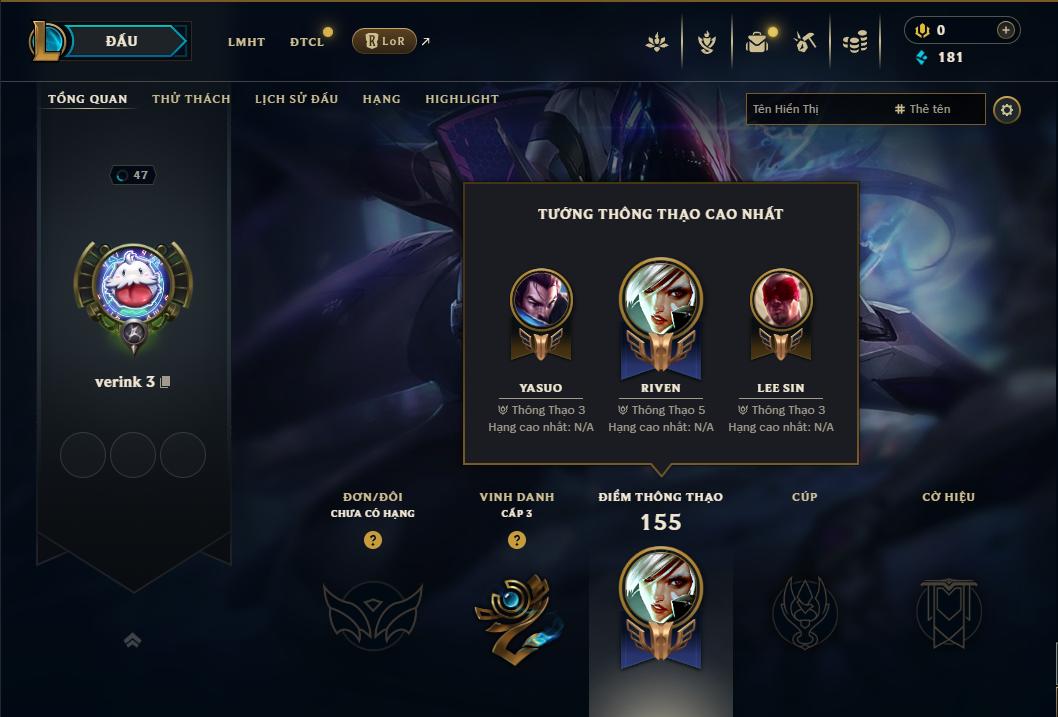
Task: Open the LMHT home tab
Action: point(246,42)
